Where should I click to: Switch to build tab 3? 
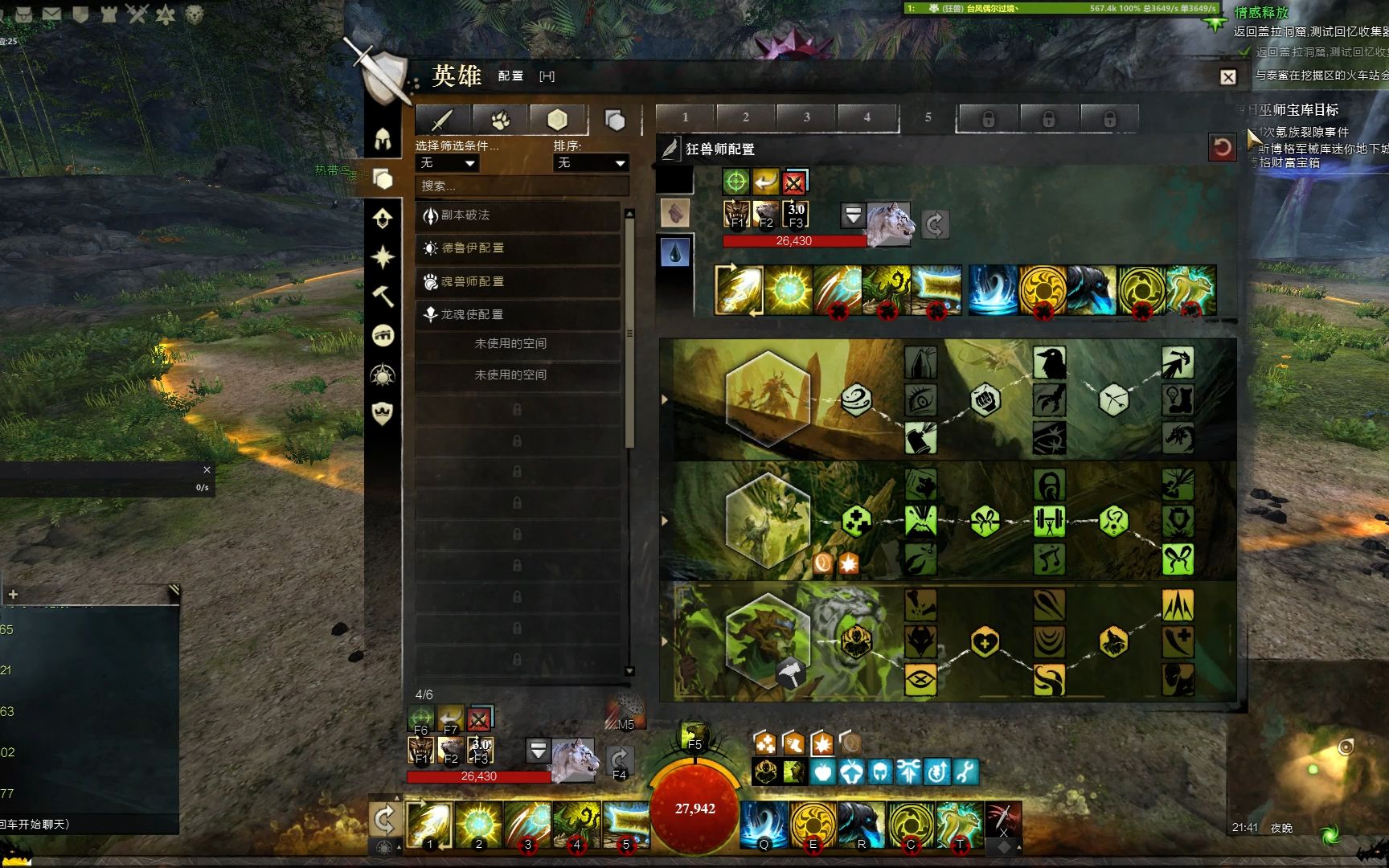coord(806,117)
